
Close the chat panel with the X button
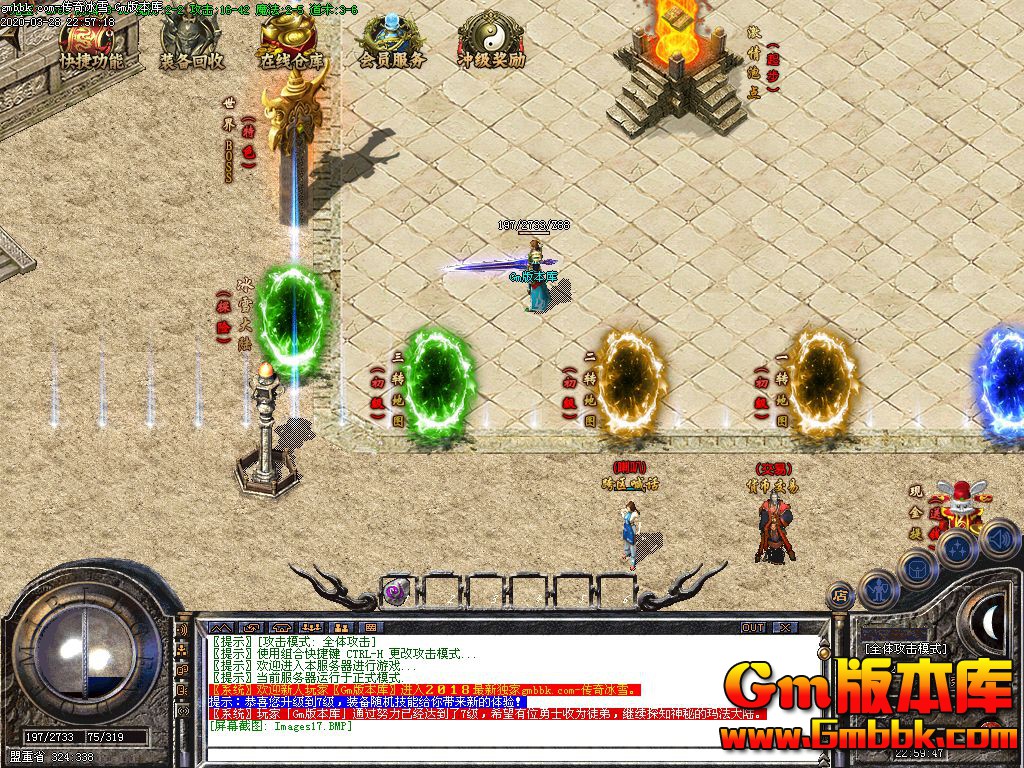785,627
